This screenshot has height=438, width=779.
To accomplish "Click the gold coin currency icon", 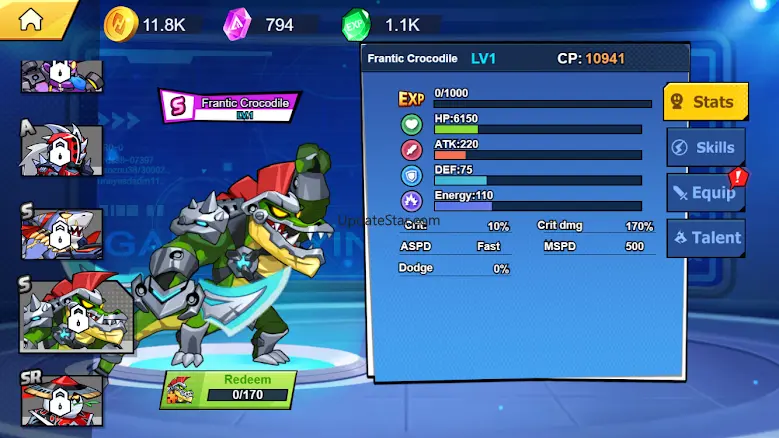I will [x=119, y=24].
